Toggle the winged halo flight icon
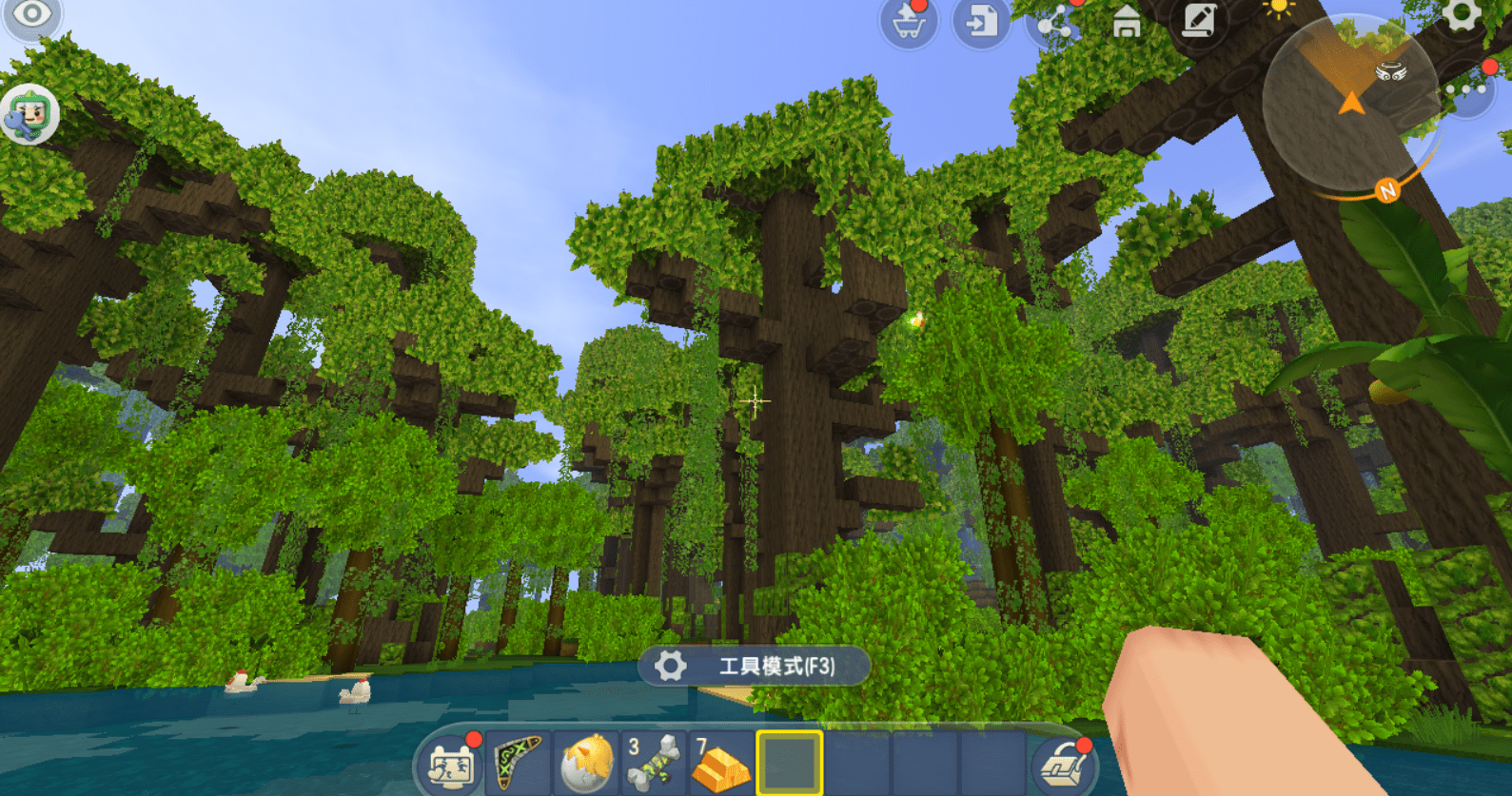This screenshot has height=796, width=1512. click(x=1391, y=71)
